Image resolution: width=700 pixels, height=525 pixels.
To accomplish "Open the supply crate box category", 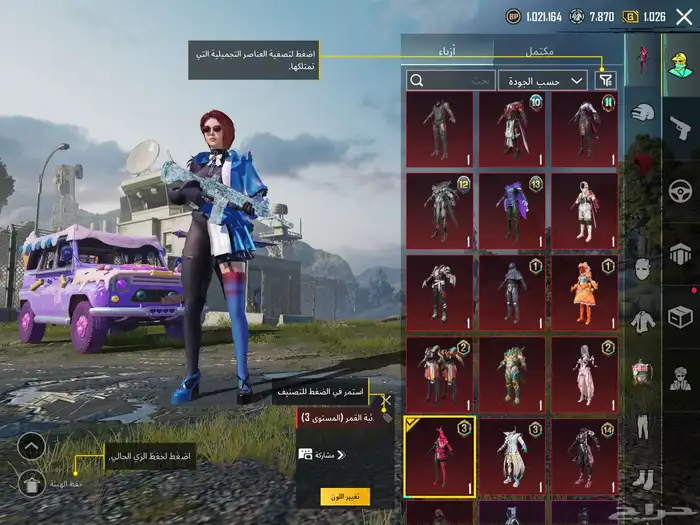I will coord(681,317).
